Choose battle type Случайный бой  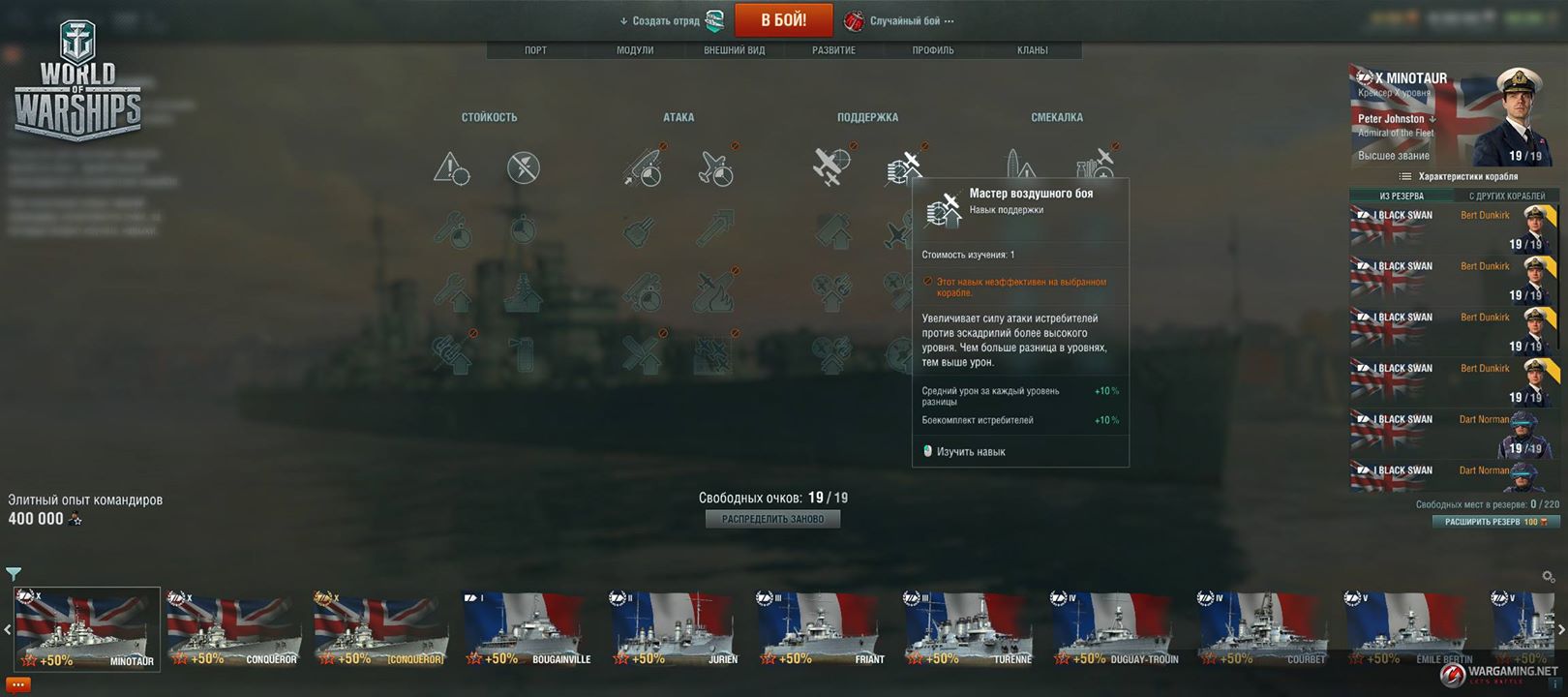pos(904,20)
